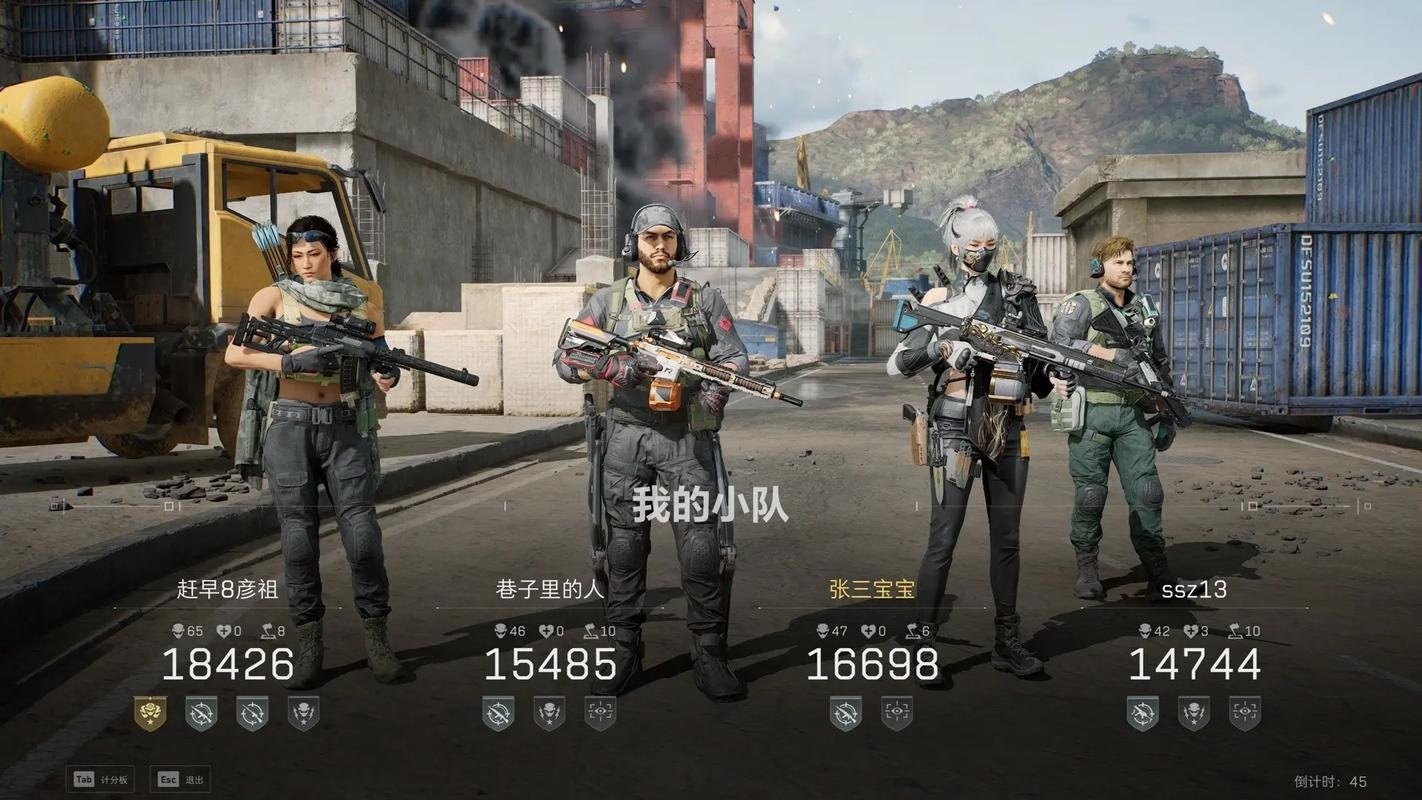Select player ssz13's name
Screen dimensions: 1422x800
[x=1194, y=589]
